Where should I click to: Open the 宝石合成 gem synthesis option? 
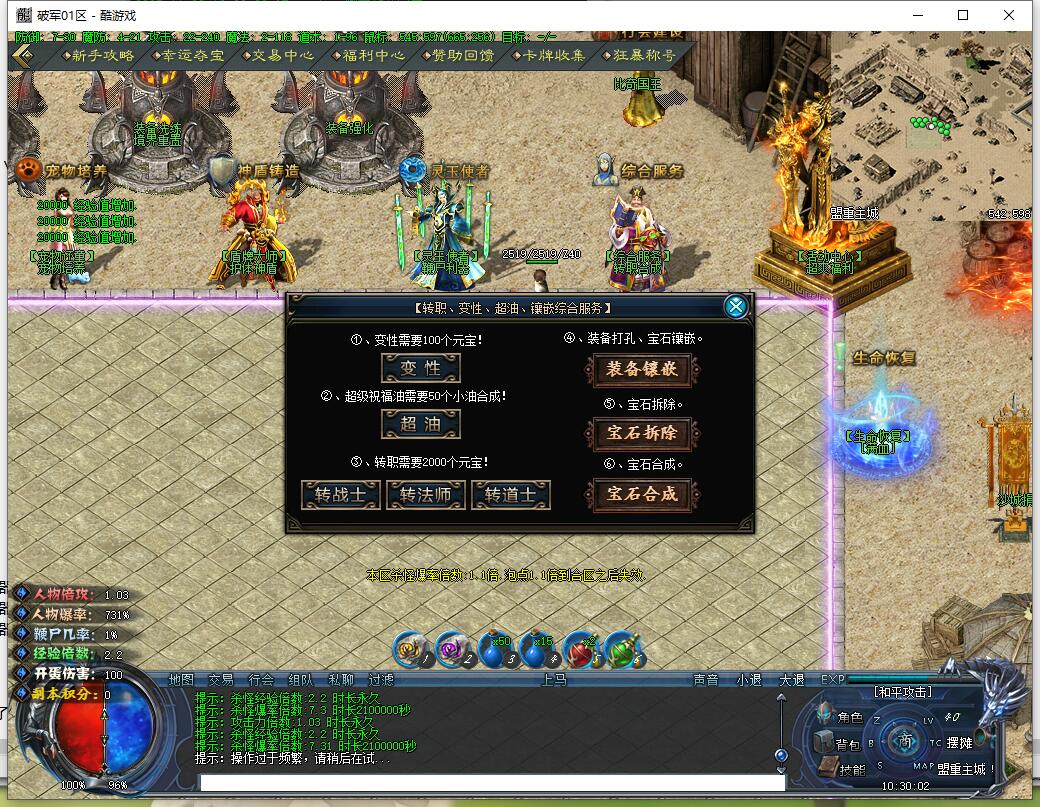coord(642,493)
